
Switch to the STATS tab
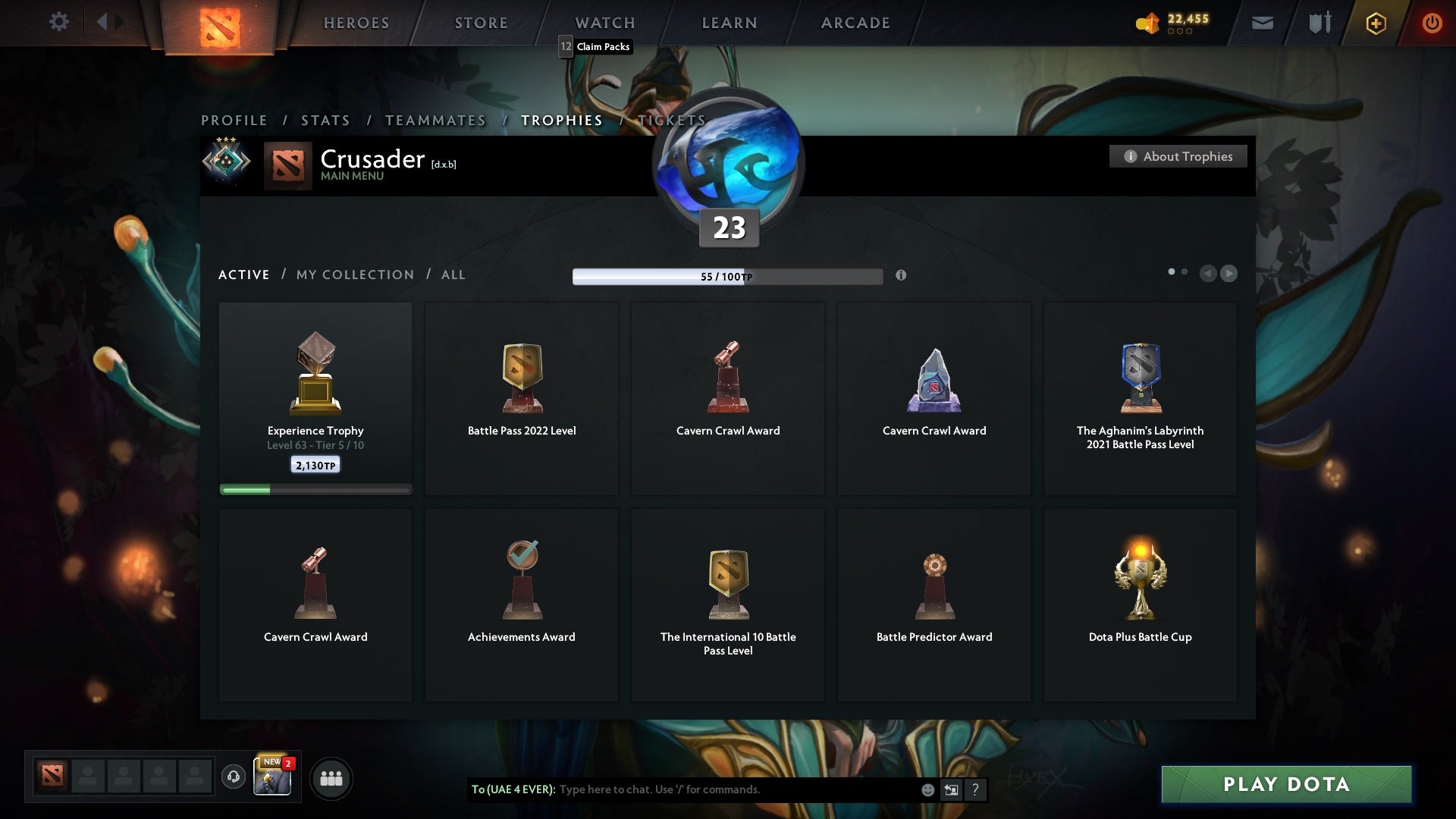pyautogui.click(x=325, y=120)
